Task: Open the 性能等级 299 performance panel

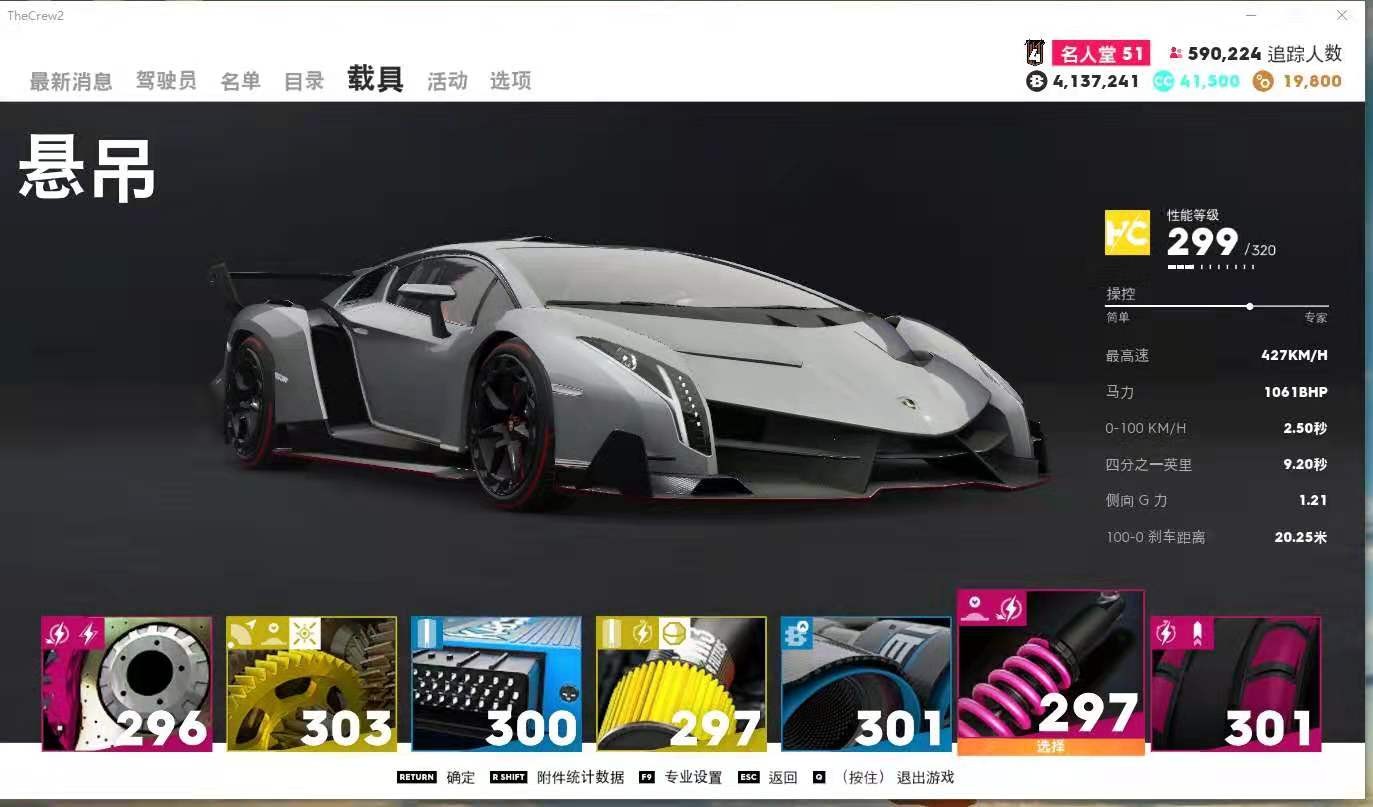Action: point(1211,240)
